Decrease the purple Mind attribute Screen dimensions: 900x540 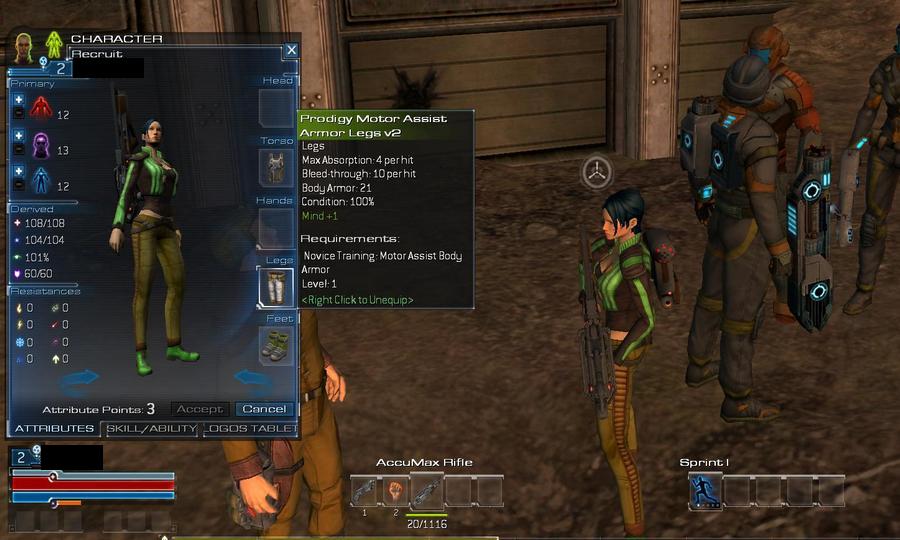click(18, 150)
